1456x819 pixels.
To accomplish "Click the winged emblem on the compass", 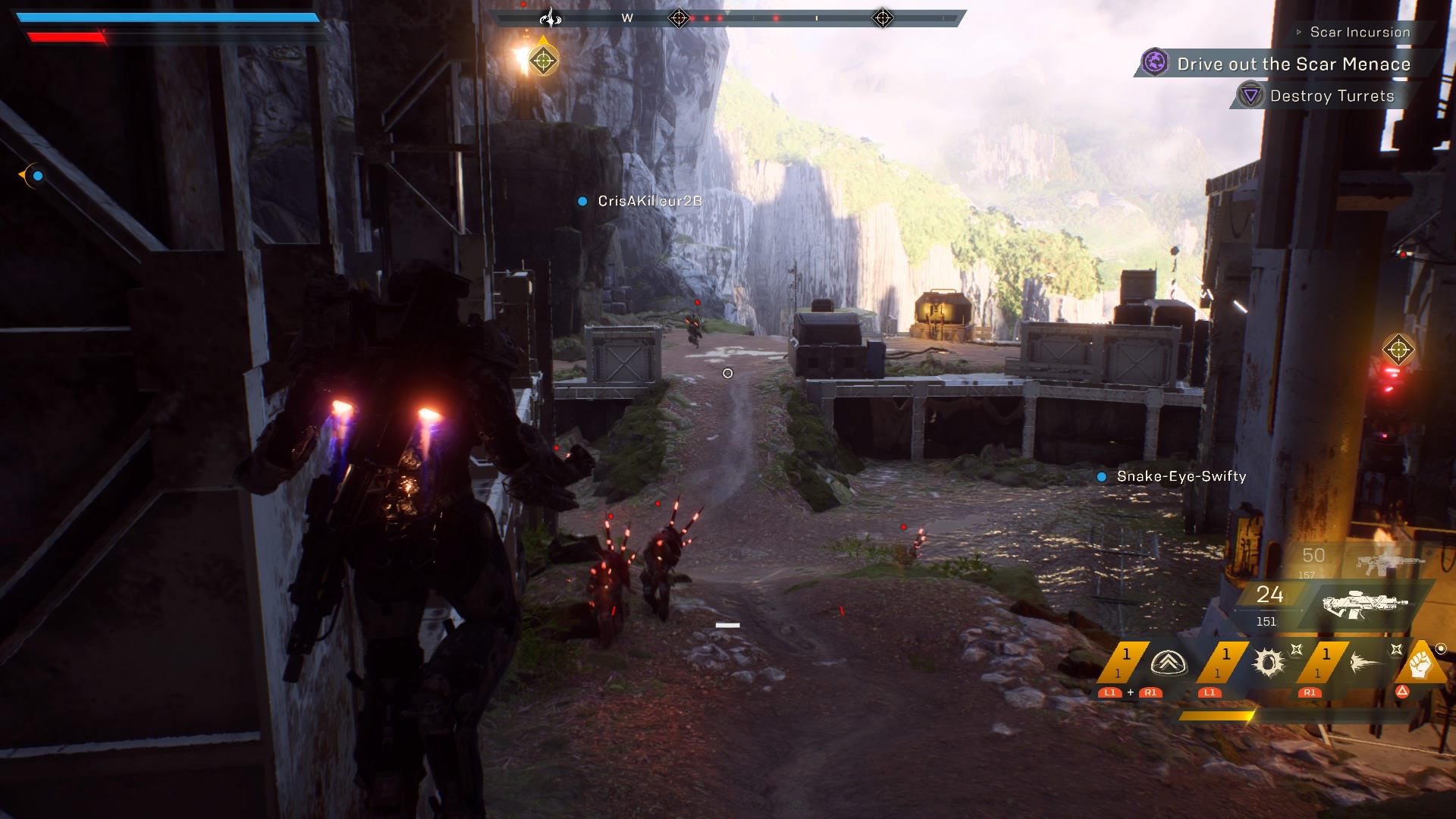I will [x=551, y=17].
